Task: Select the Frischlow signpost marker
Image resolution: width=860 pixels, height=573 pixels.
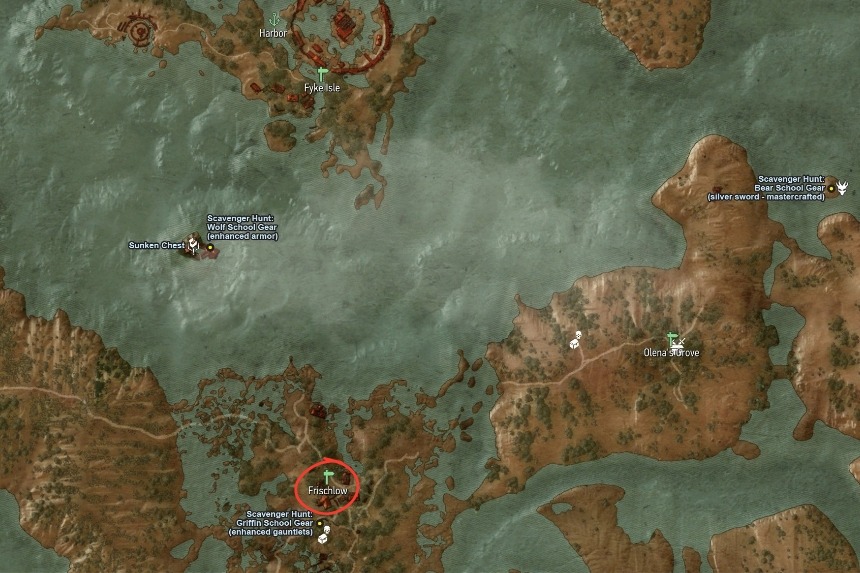Action: (x=328, y=476)
